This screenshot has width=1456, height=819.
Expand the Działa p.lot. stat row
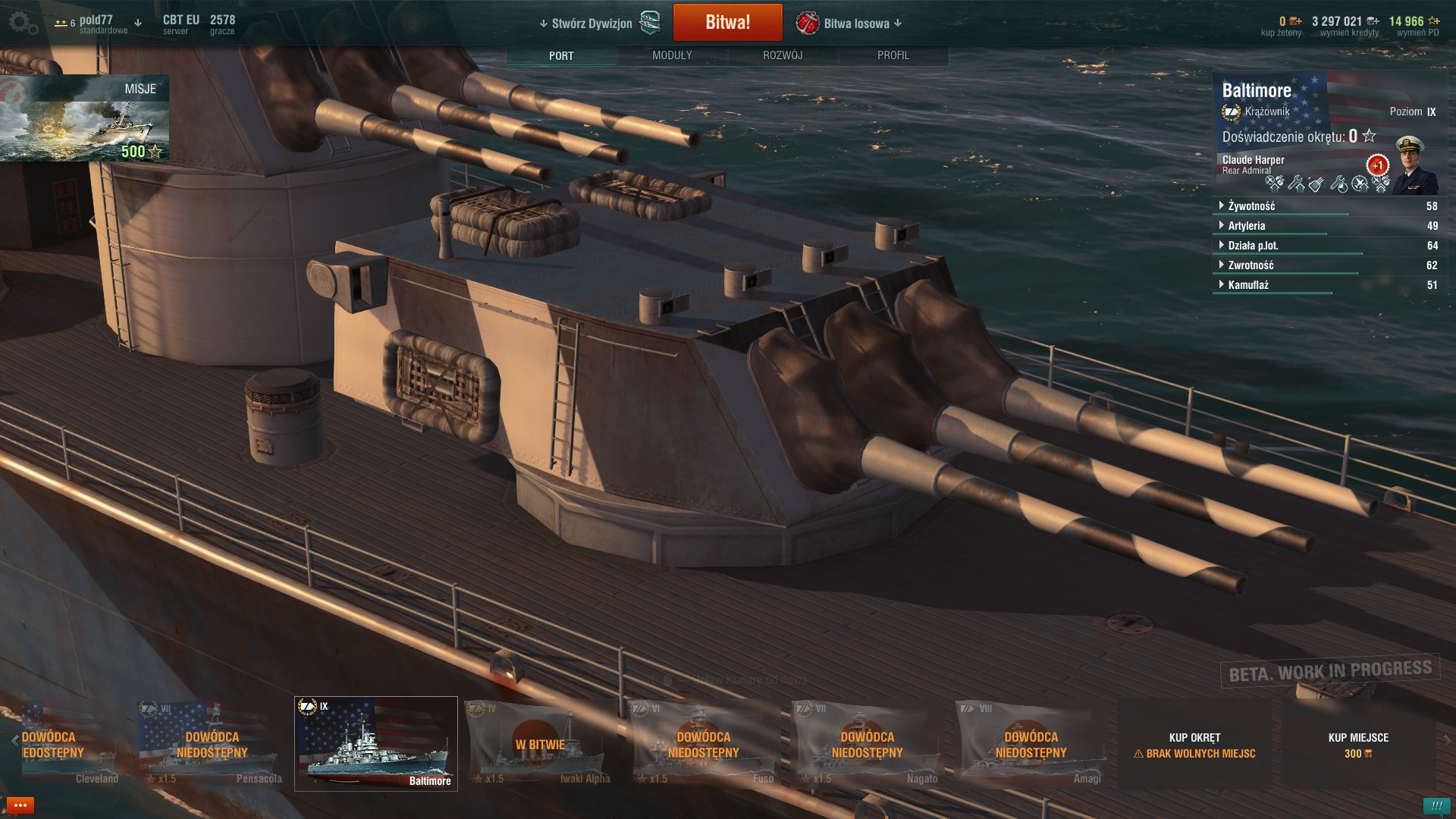tap(1253, 246)
